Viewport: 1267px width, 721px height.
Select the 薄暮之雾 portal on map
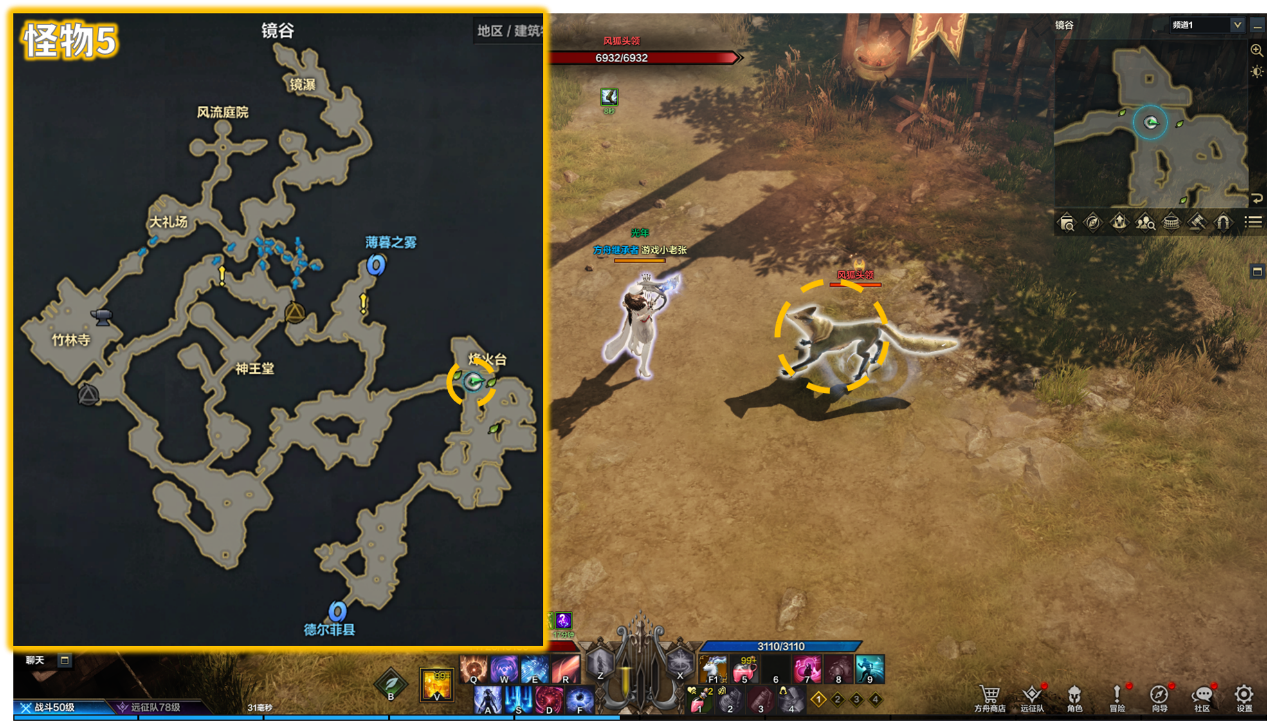click(x=376, y=264)
